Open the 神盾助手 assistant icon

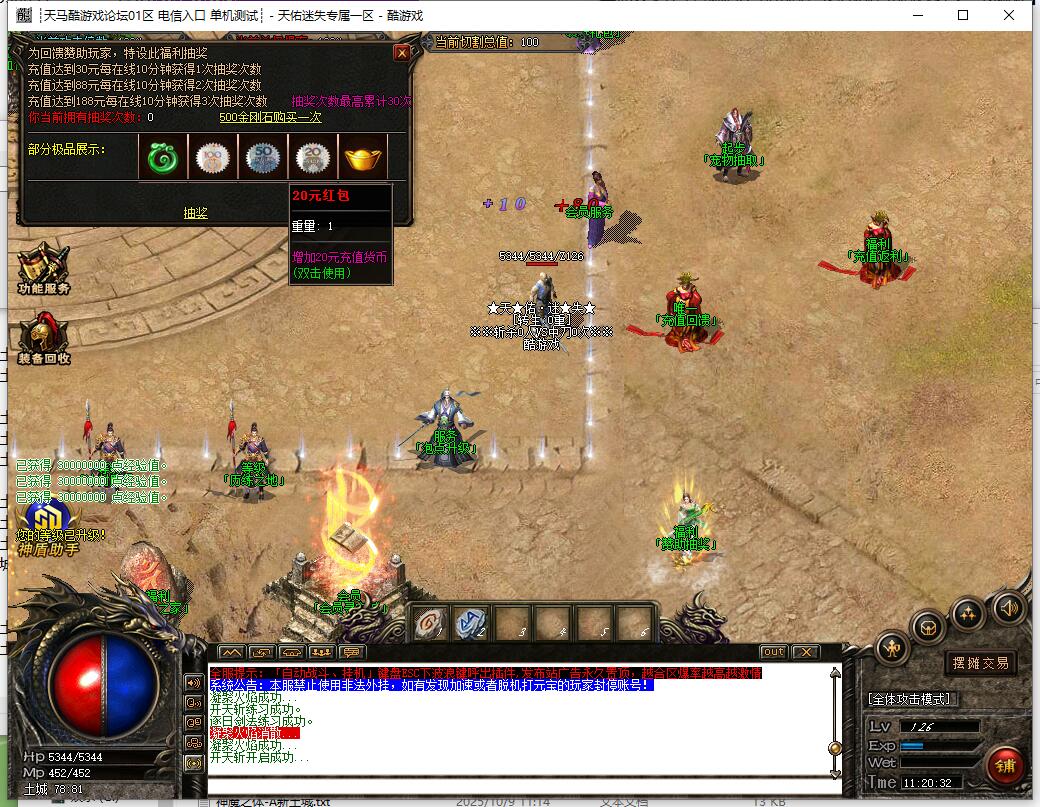(45, 528)
